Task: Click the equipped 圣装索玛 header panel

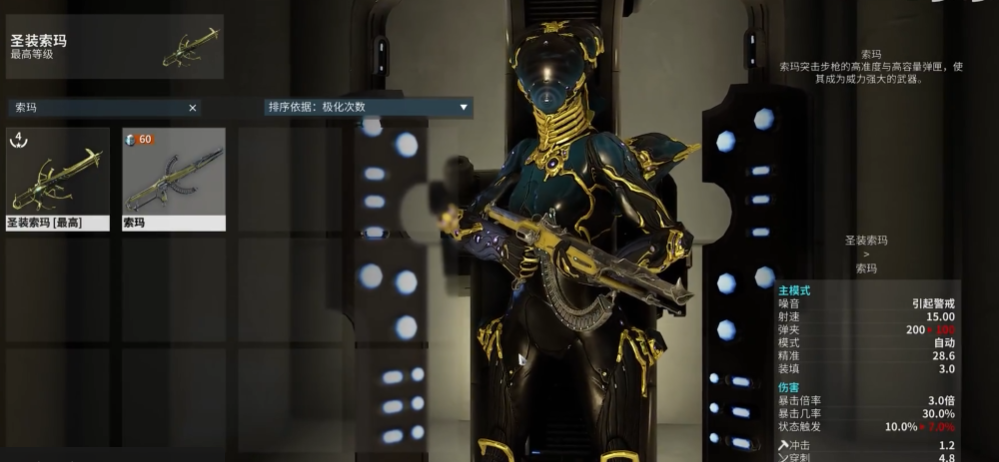Action: [114, 47]
